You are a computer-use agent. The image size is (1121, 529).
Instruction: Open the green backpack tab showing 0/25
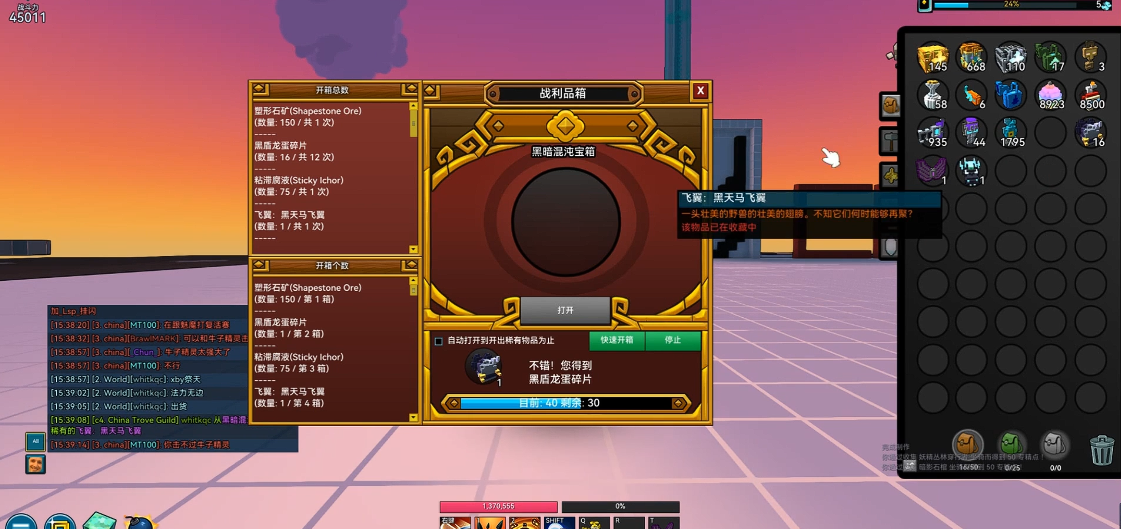pos(1011,445)
